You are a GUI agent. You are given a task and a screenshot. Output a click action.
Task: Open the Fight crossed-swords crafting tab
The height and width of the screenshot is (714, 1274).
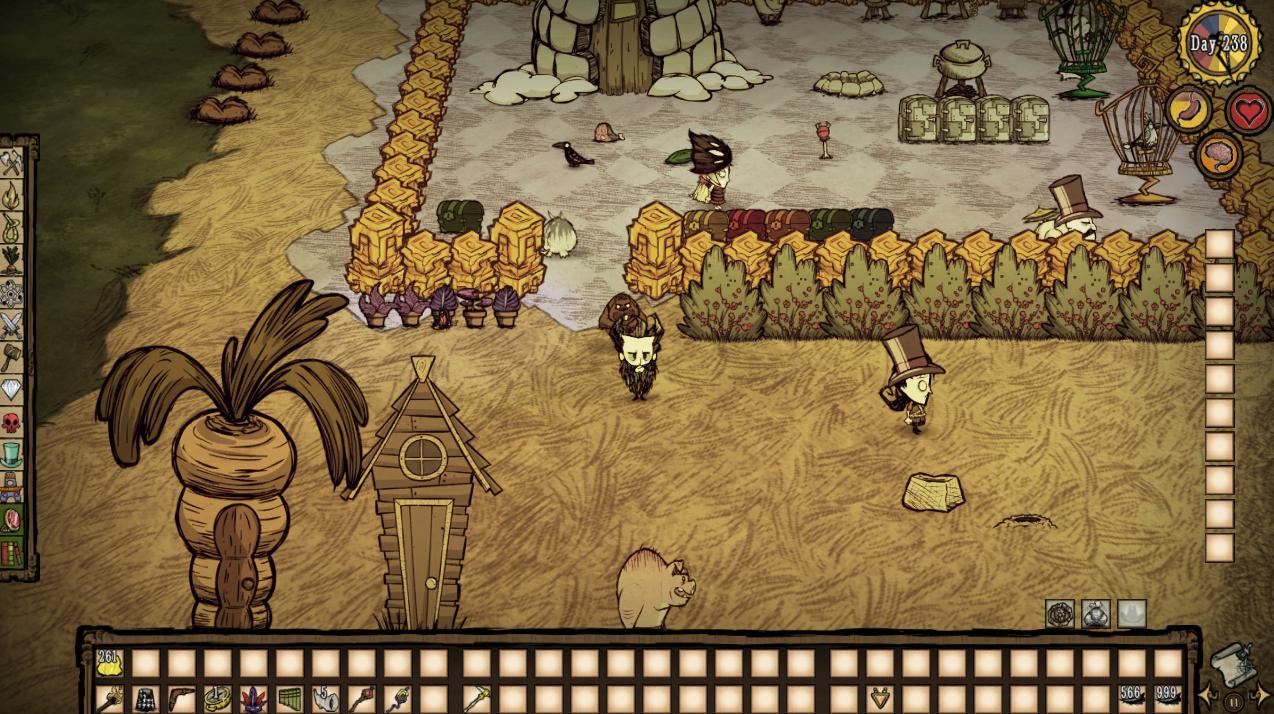coord(12,324)
